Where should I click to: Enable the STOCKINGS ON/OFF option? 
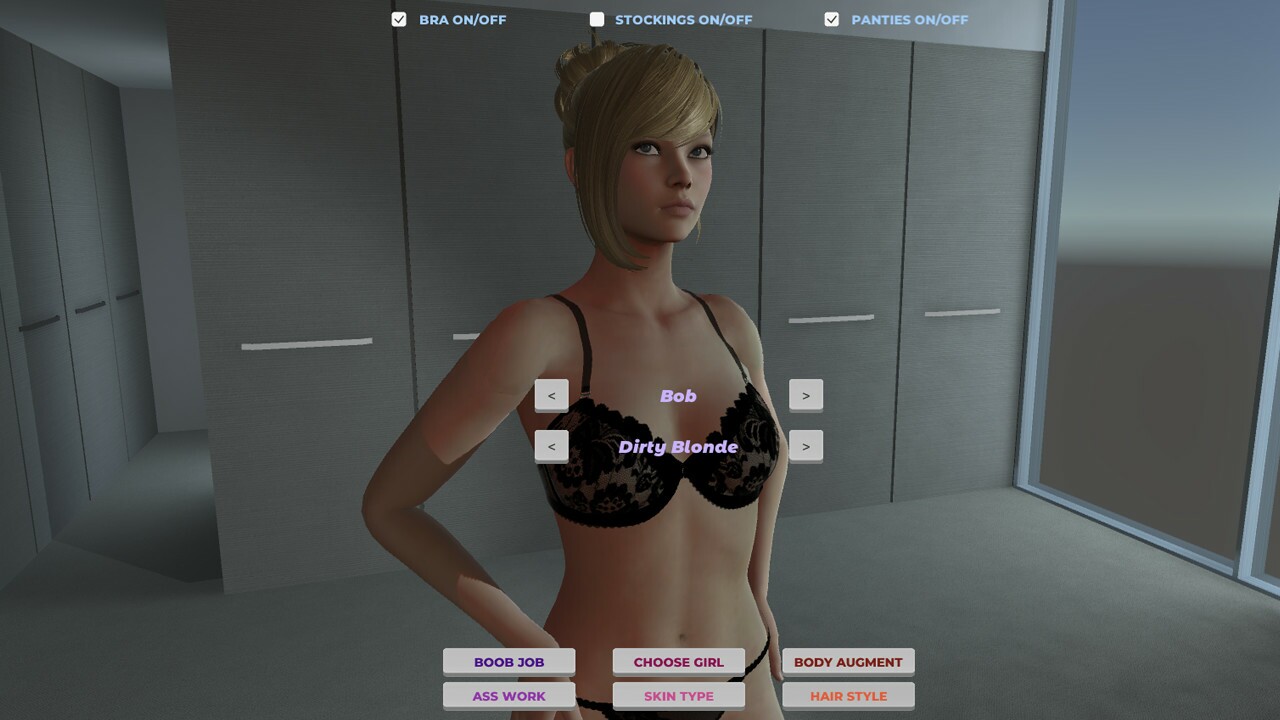tap(597, 18)
